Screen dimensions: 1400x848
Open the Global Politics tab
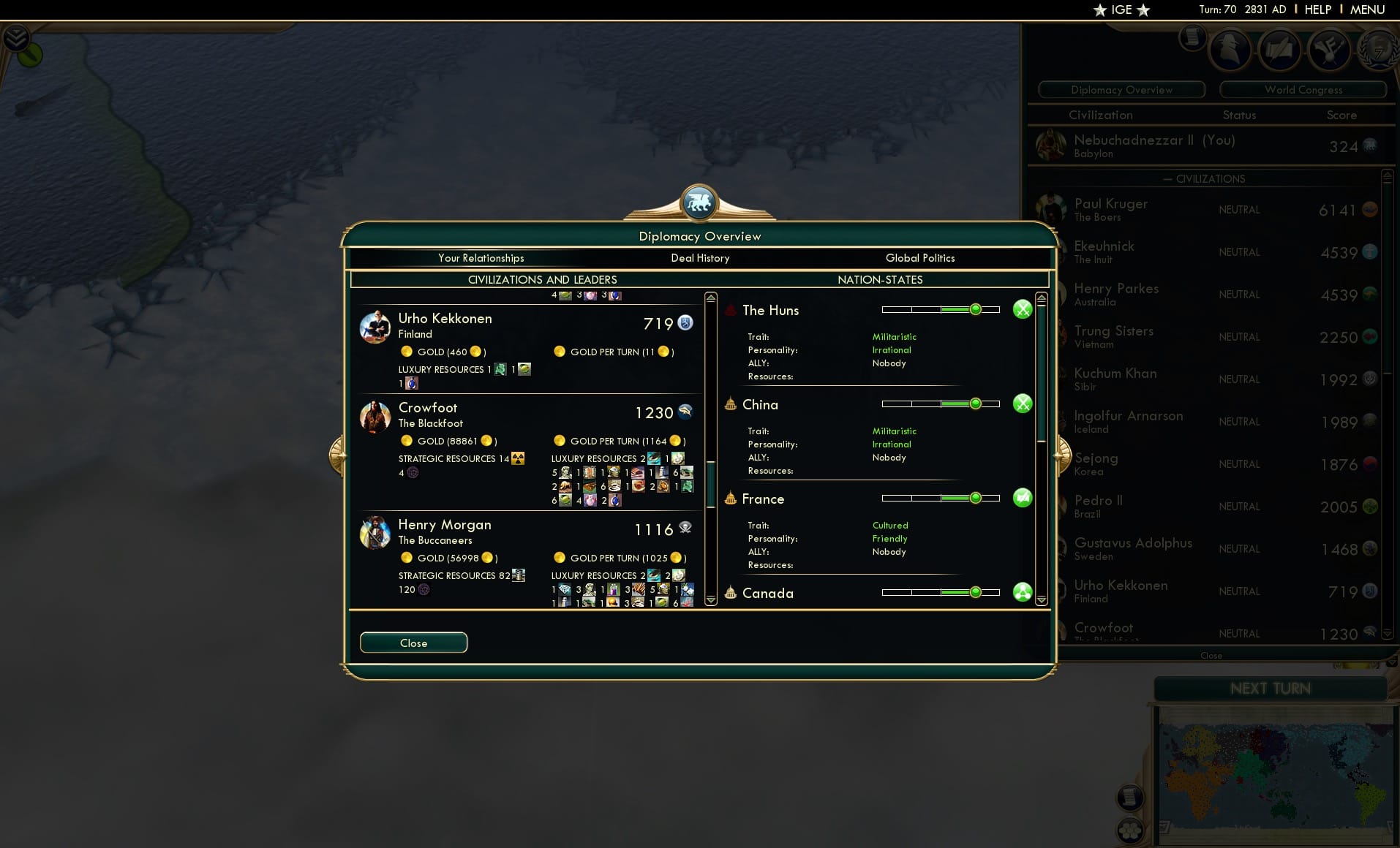point(920,258)
